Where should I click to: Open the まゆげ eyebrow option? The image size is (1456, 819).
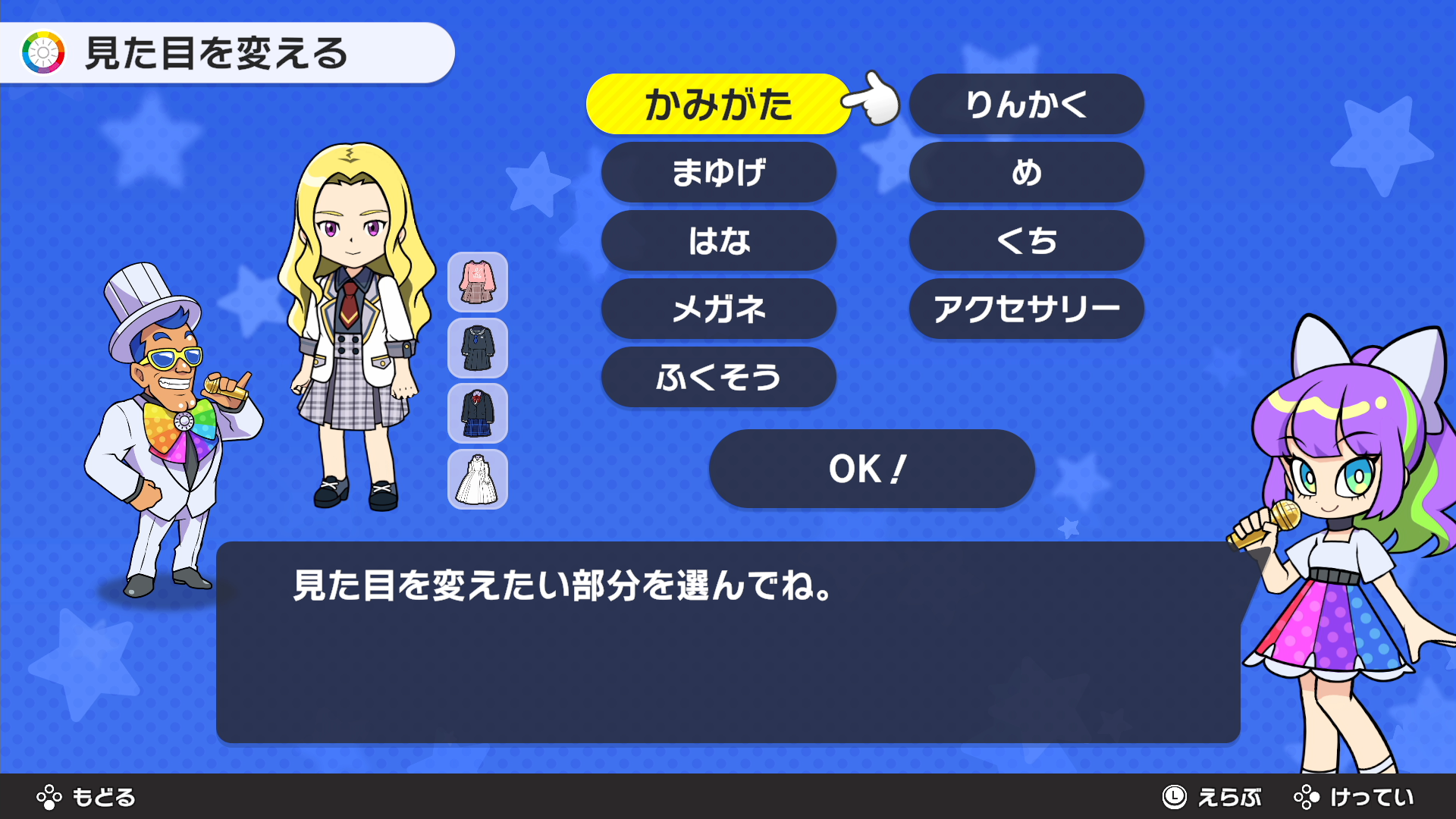pyautogui.click(x=718, y=173)
